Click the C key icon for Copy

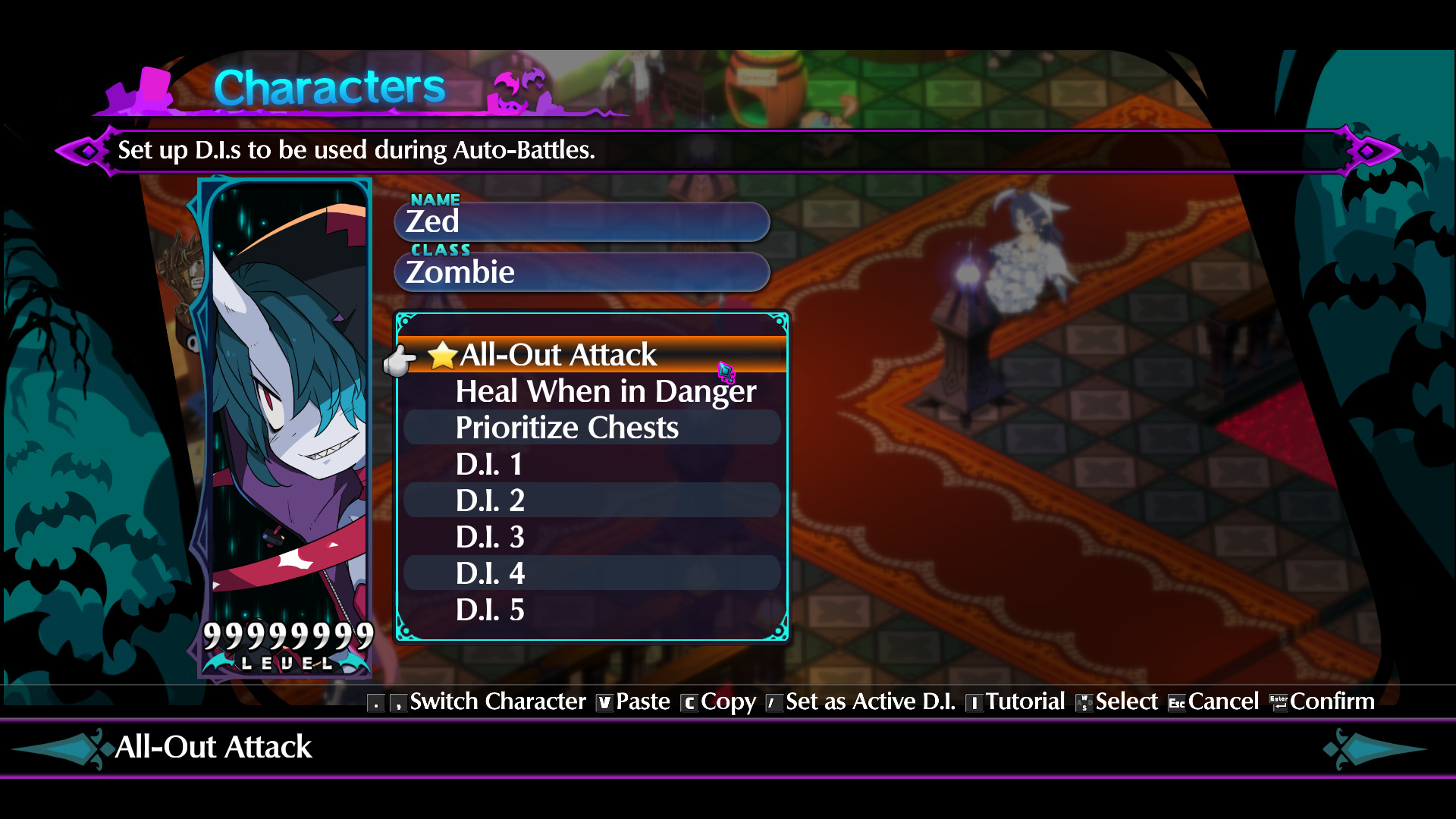[689, 702]
